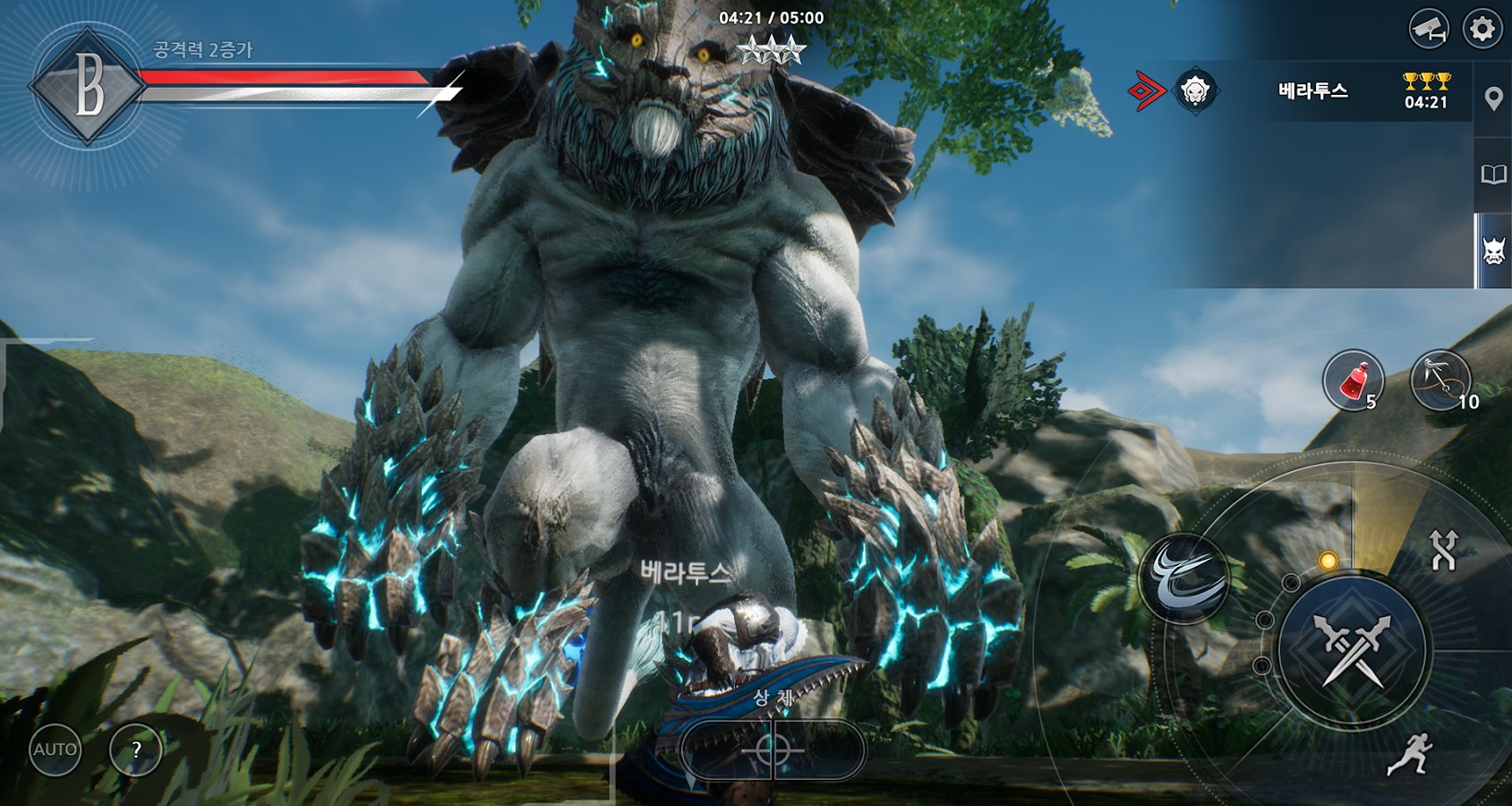Image resolution: width=1512 pixels, height=806 pixels.
Task: Use the whip item with count 10
Action: [1440, 381]
